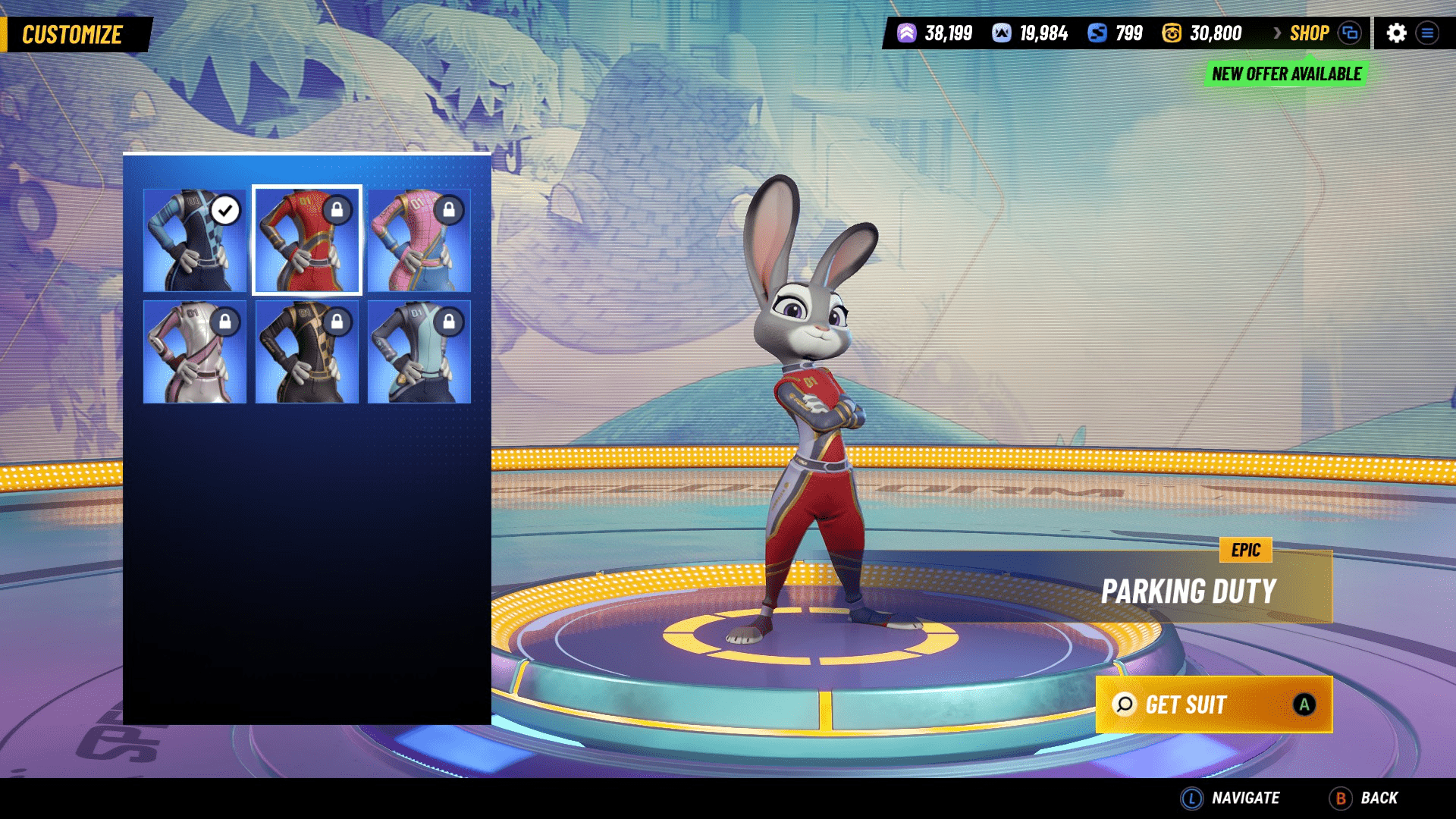This screenshot has height=819, width=1456.
Task: Select the equipped blue checkered suit
Action: click(195, 240)
